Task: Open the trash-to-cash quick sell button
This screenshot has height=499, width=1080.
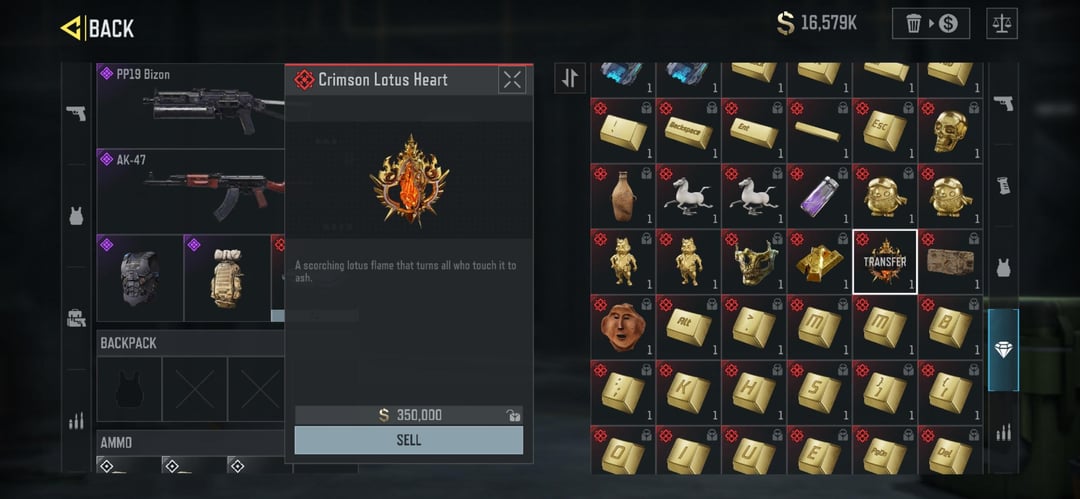Action: coord(930,23)
